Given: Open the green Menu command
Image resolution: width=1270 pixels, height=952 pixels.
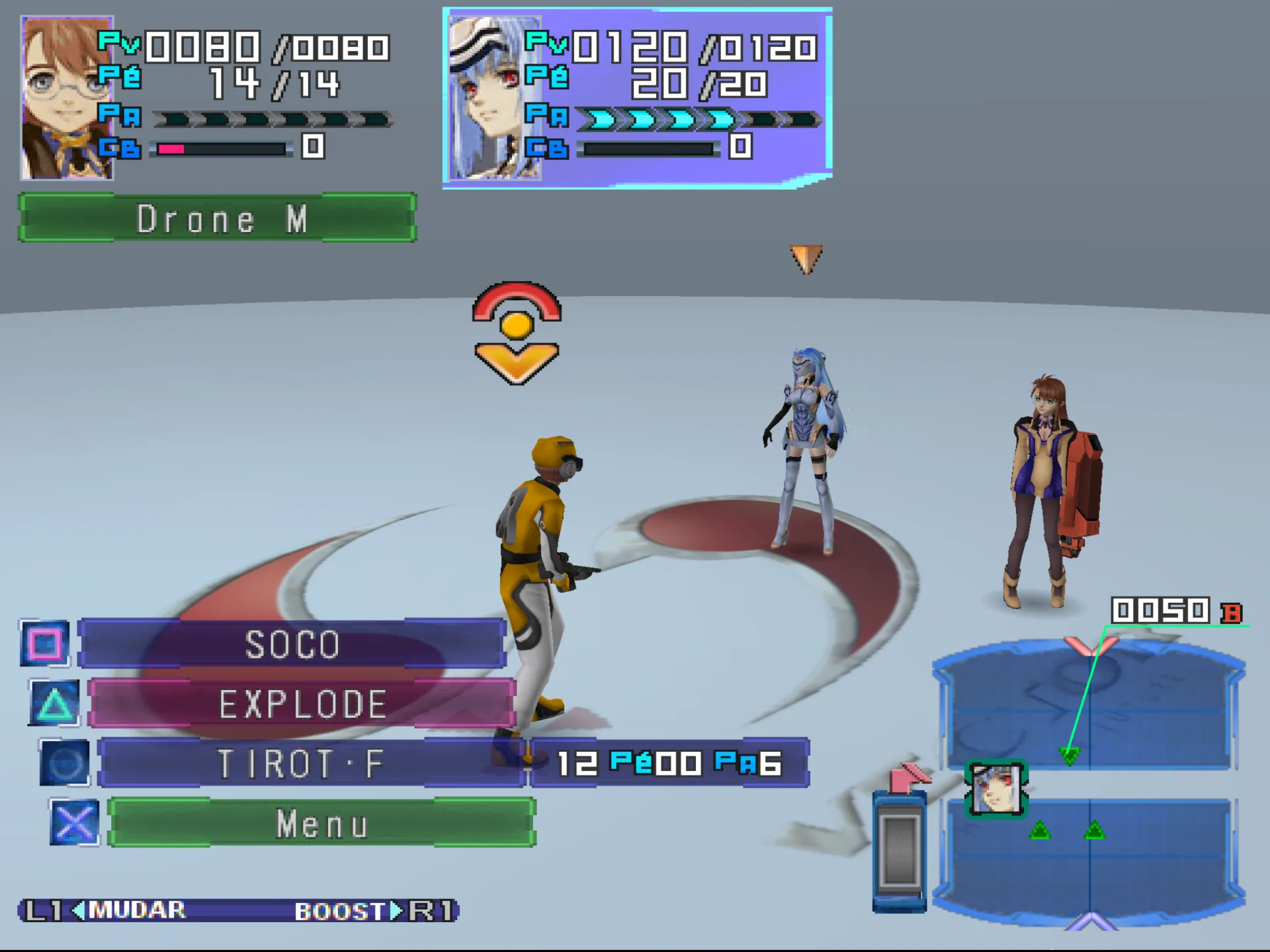Looking at the screenshot, I should point(321,824).
